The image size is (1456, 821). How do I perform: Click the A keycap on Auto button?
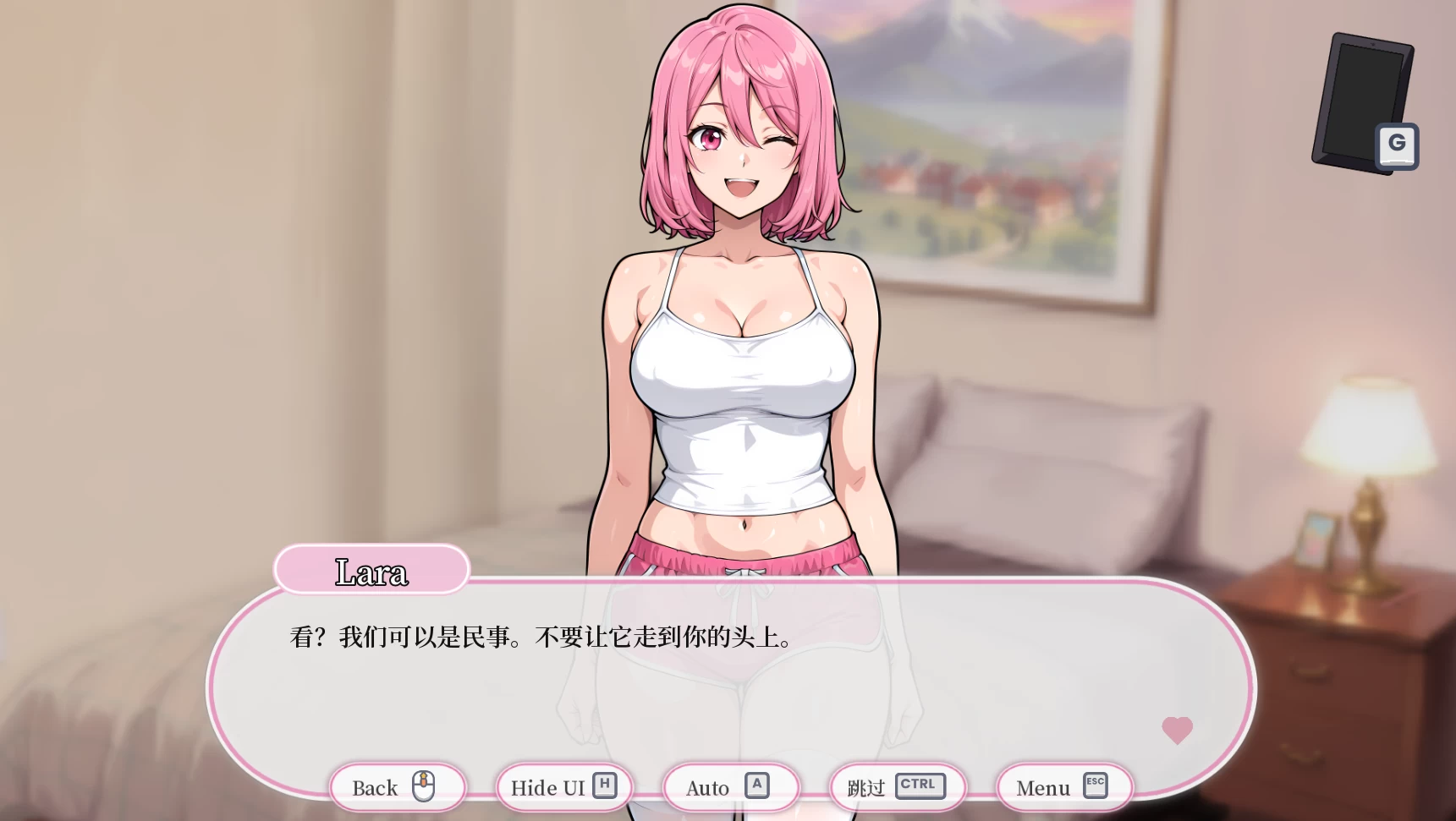point(757,784)
